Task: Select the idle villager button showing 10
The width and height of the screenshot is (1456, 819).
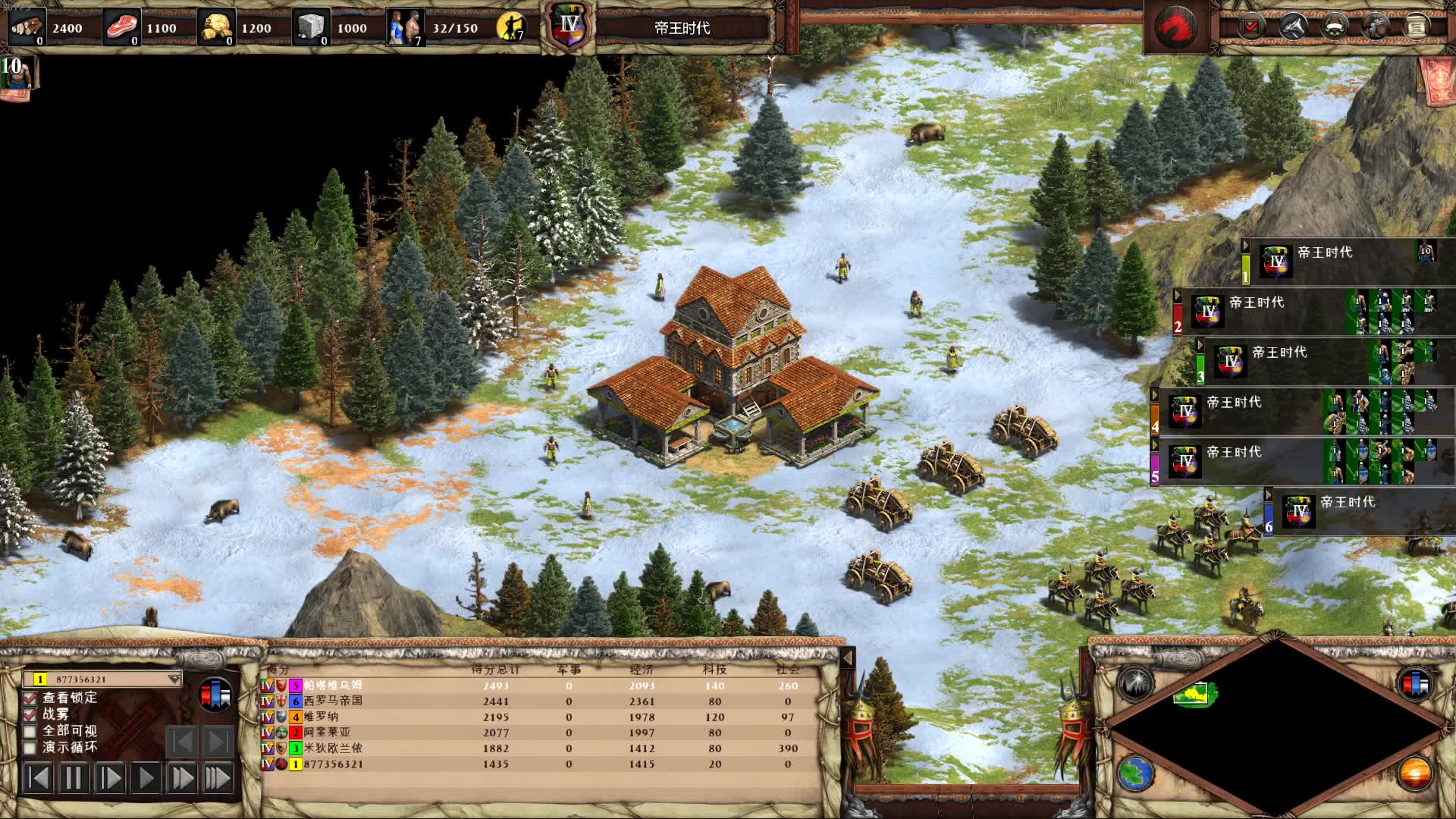Action: pyautogui.click(x=19, y=76)
